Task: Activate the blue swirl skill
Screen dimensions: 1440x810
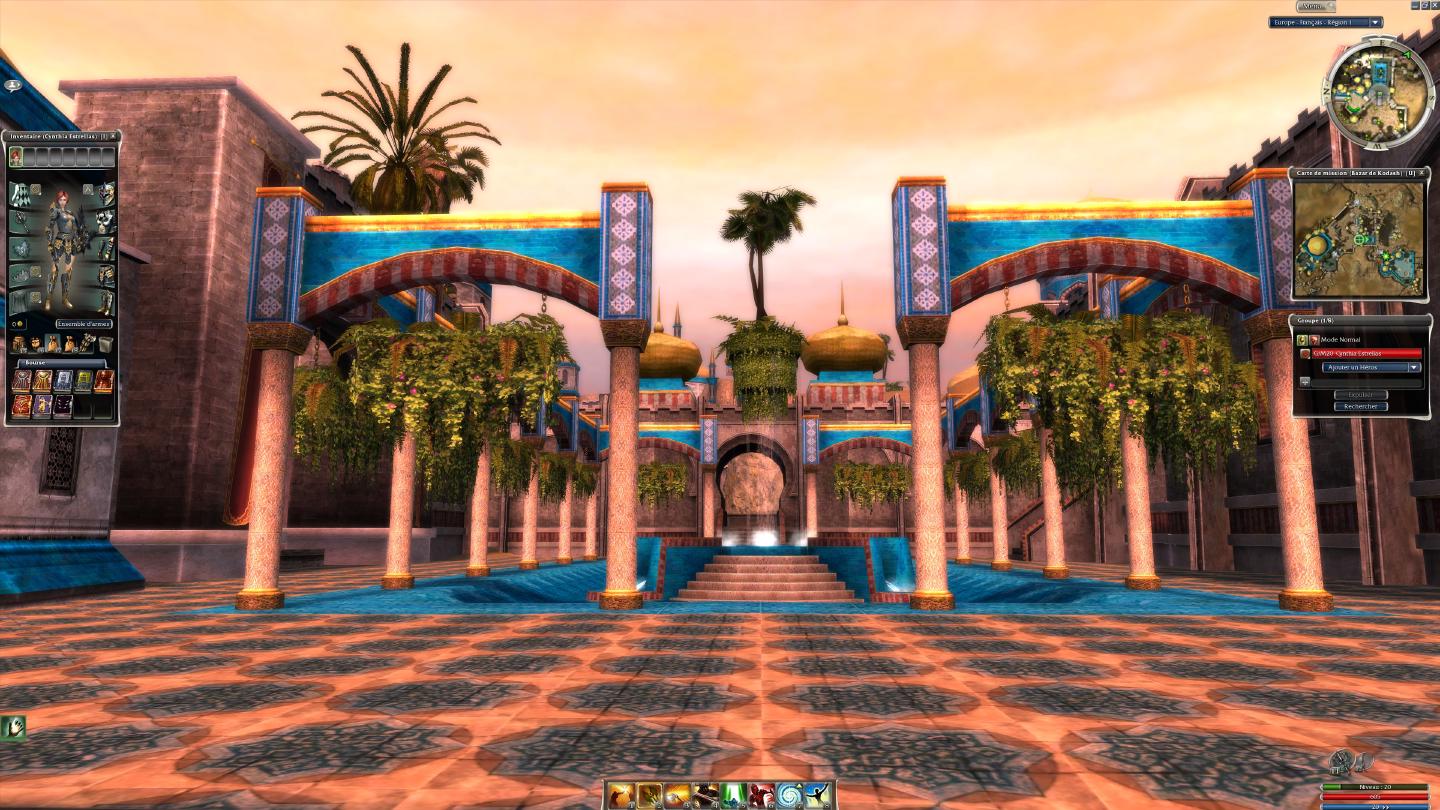Action: click(x=790, y=796)
